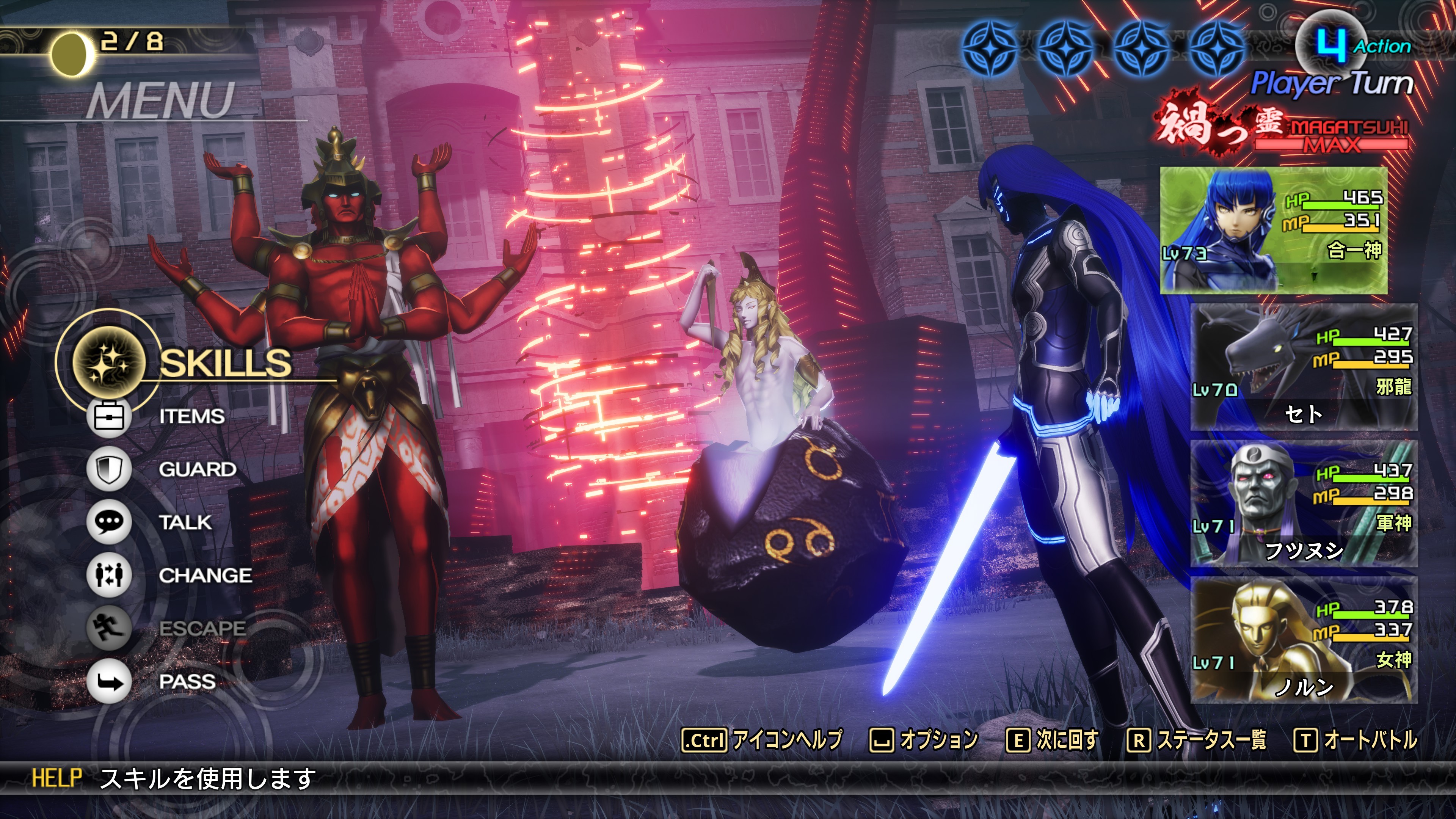Select the Lv73 protagonist party panel
Image resolution: width=1456 pixels, height=819 pixels.
coord(1274,230)
